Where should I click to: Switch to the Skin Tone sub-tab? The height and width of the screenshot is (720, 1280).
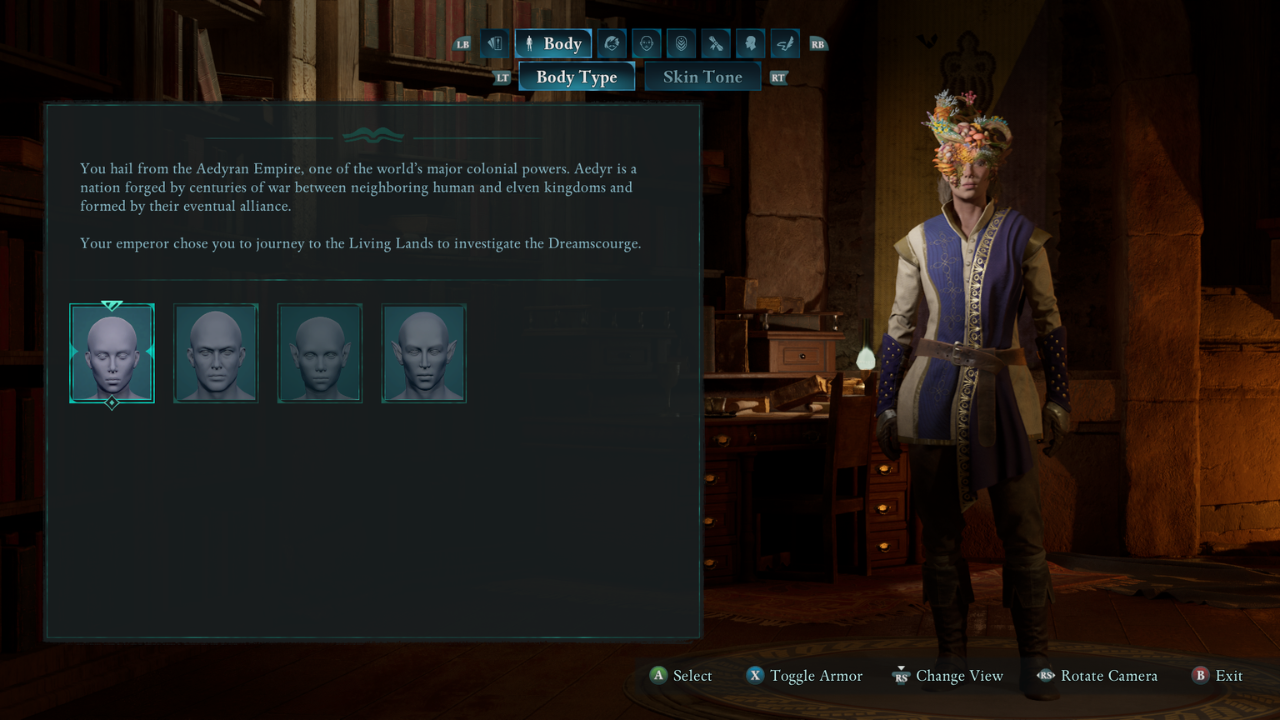(x=702, y=77)
